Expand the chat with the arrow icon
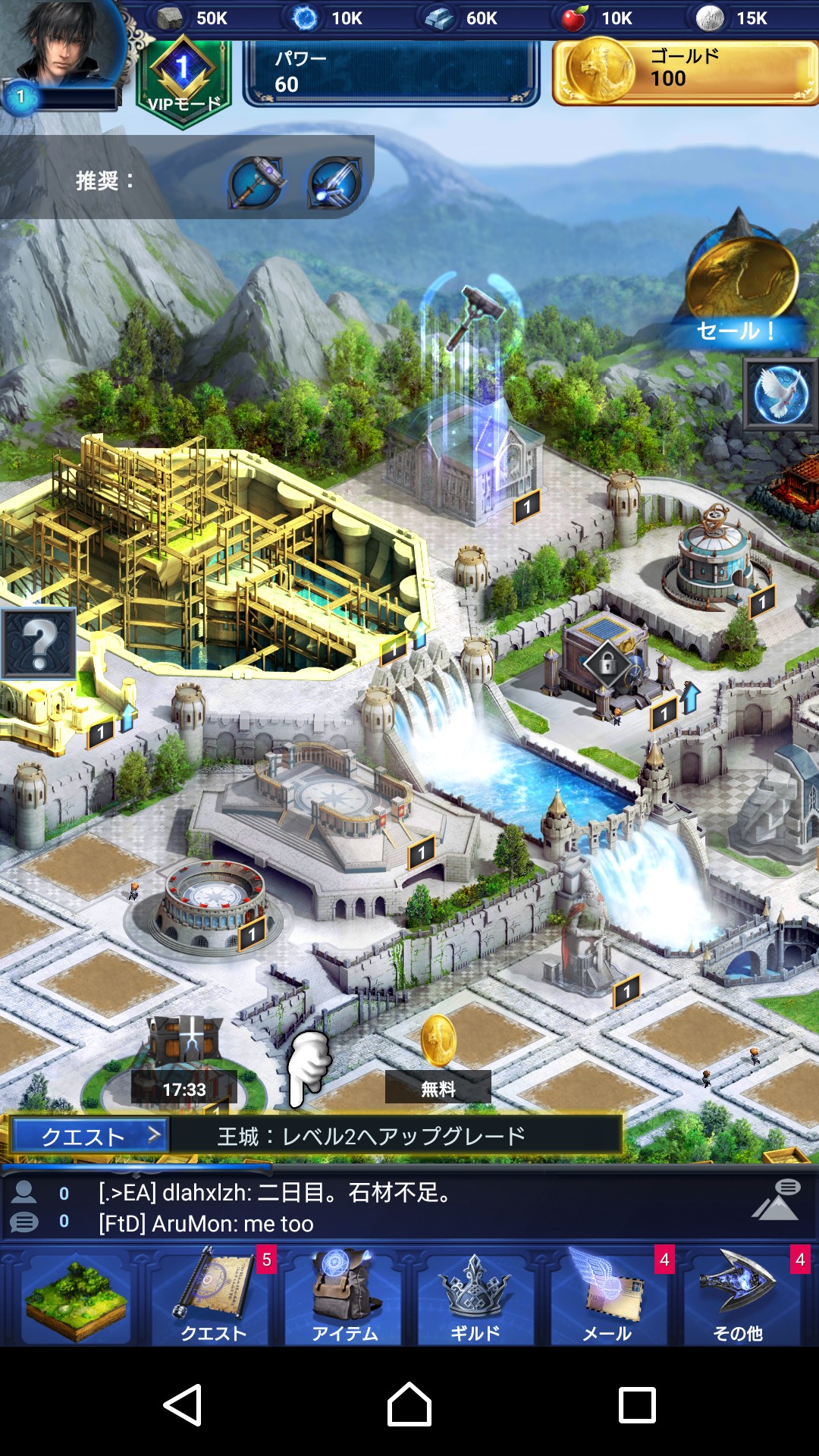This screenshot has width=819, height=1456. [x=776, y=1201]
